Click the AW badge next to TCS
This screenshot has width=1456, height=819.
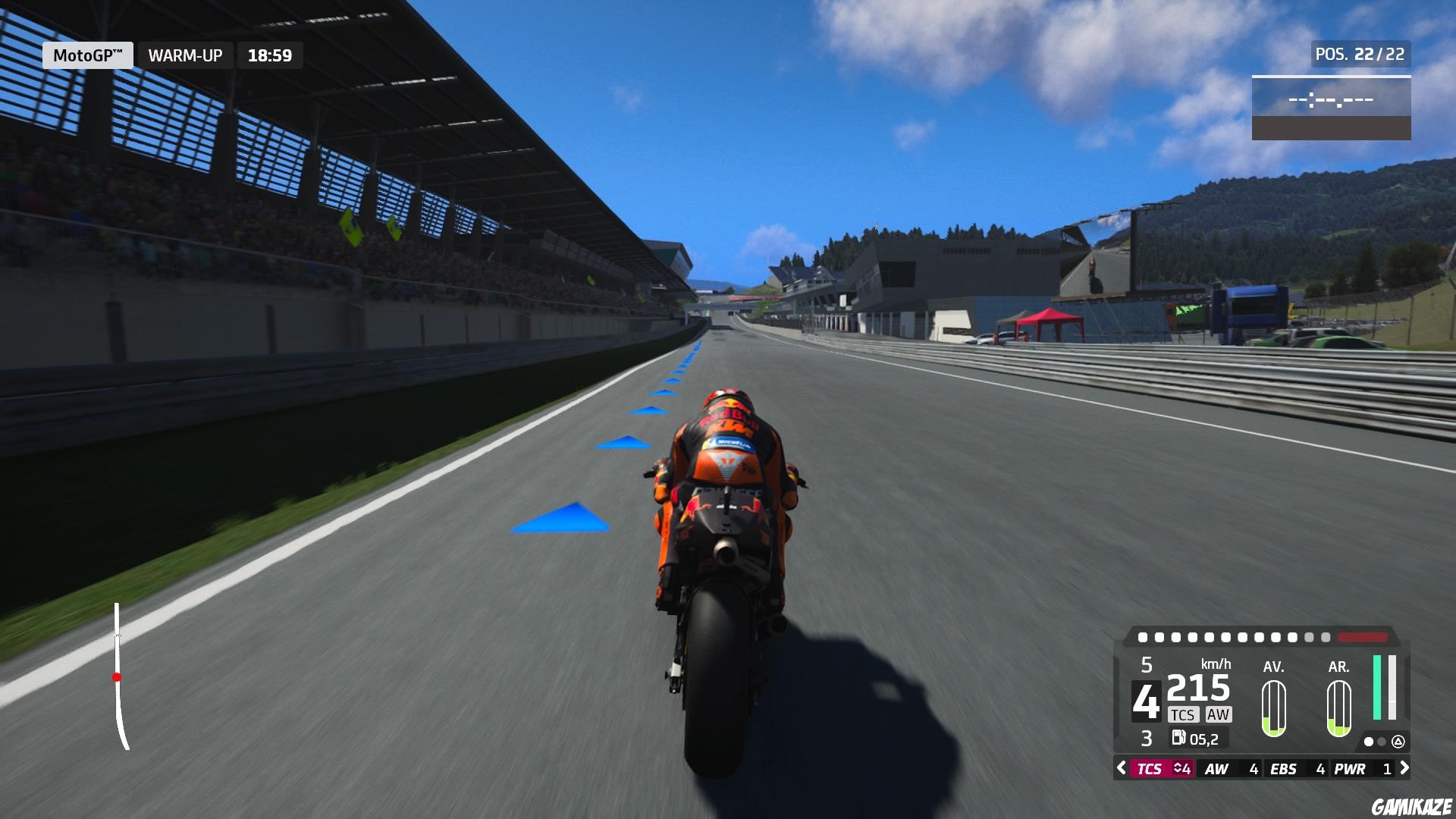coord(1218,714)
